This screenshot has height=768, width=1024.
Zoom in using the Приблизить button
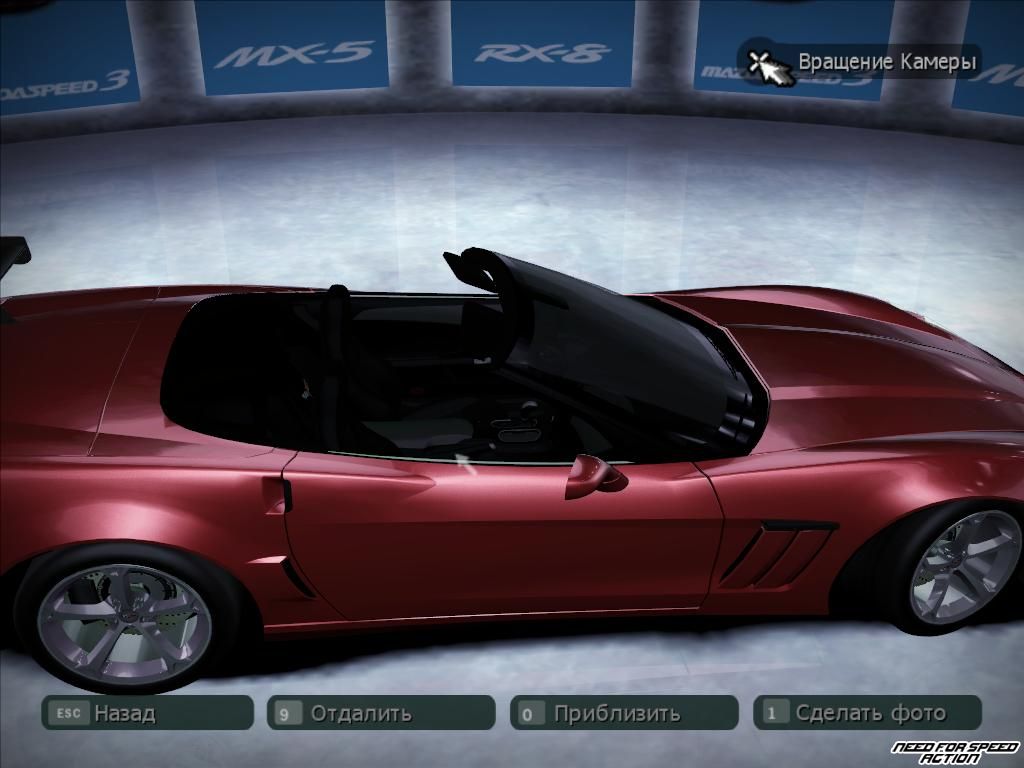624,713
